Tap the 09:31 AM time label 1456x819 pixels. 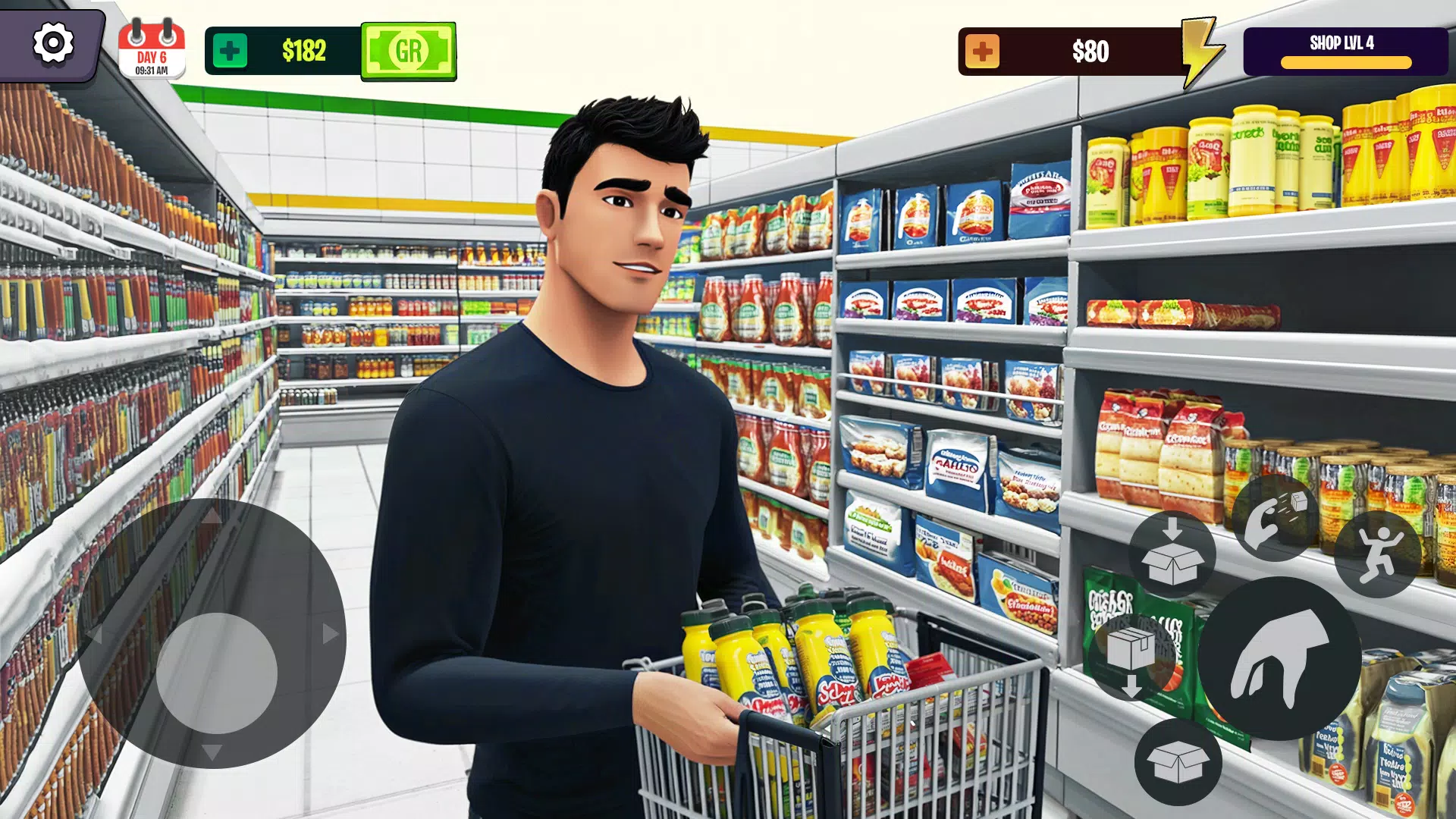coord(151,70)
